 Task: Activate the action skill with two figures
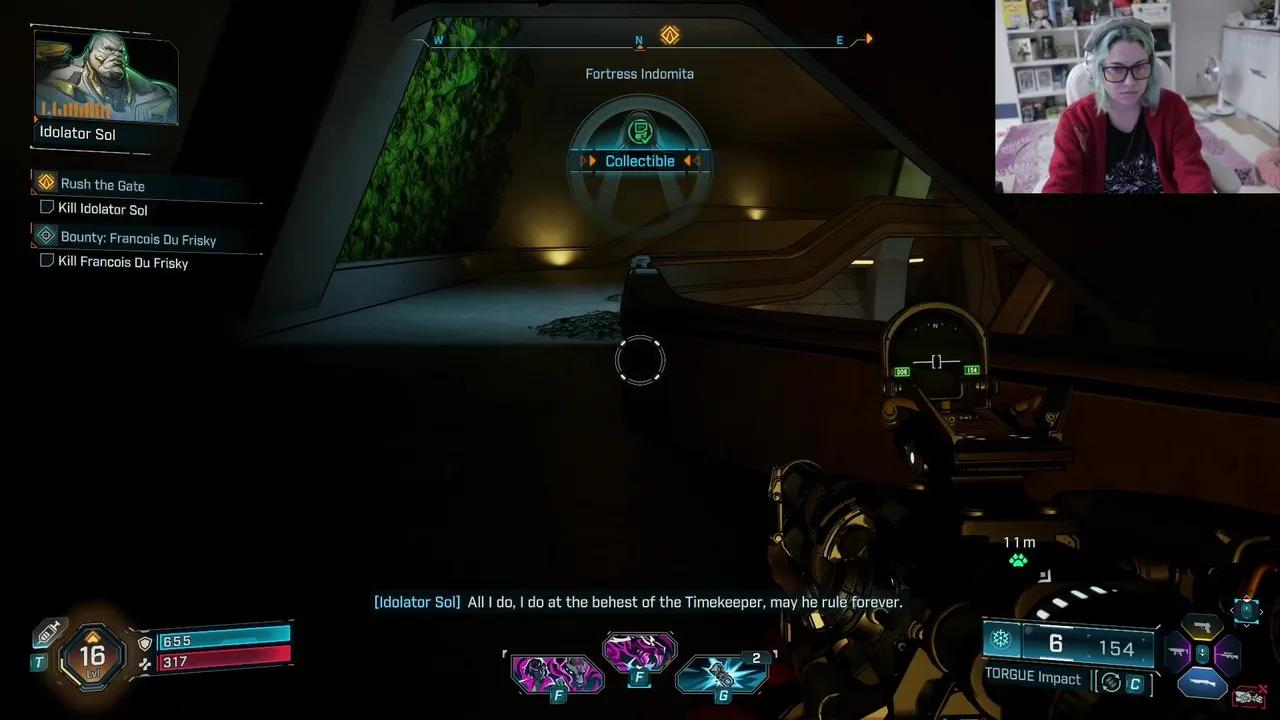tap(557, 672)
